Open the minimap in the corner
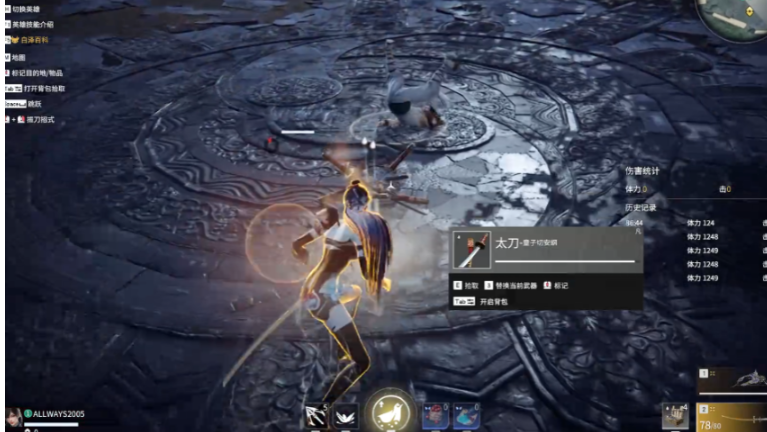 [x=734, y=18]
